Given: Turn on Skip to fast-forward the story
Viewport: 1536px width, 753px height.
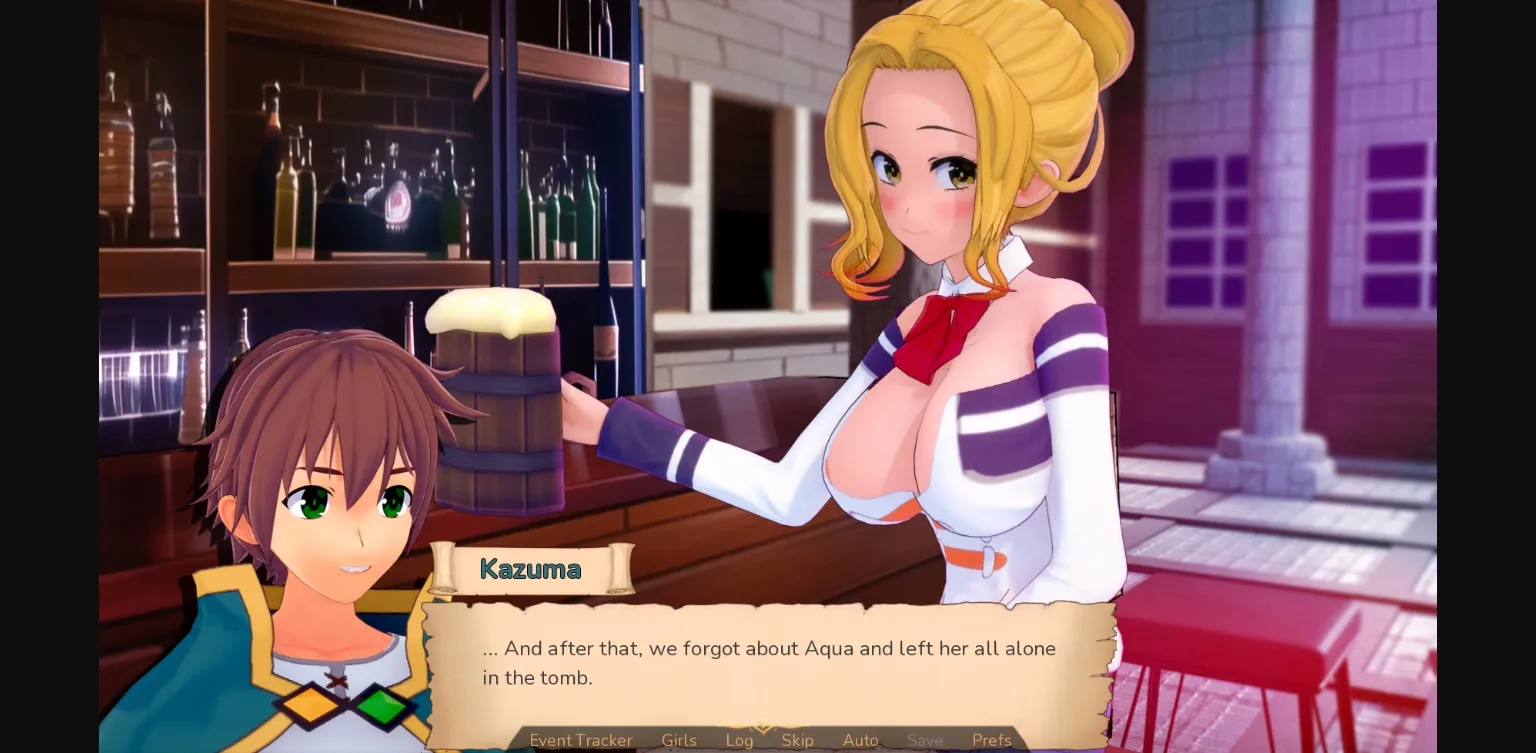Looking at the screenshot, I should coord(798,740).
